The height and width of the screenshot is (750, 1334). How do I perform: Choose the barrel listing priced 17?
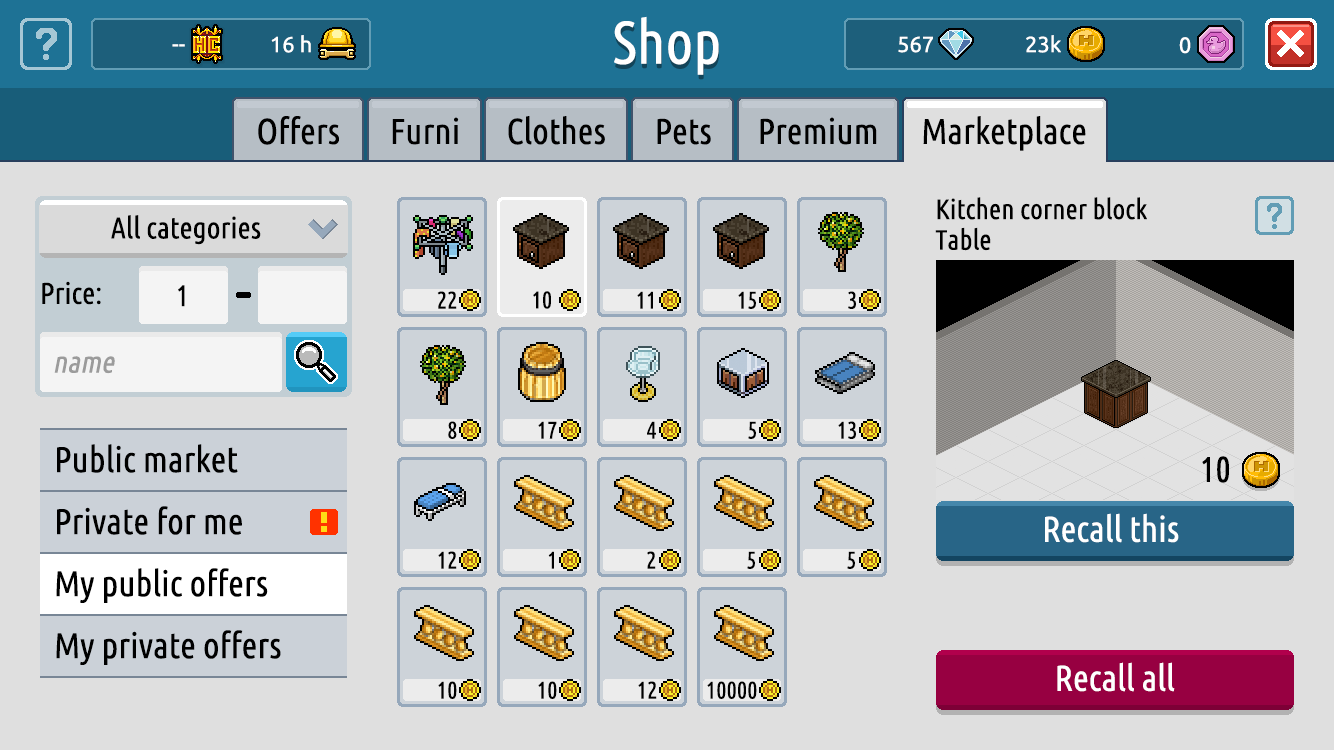[542, 387]
